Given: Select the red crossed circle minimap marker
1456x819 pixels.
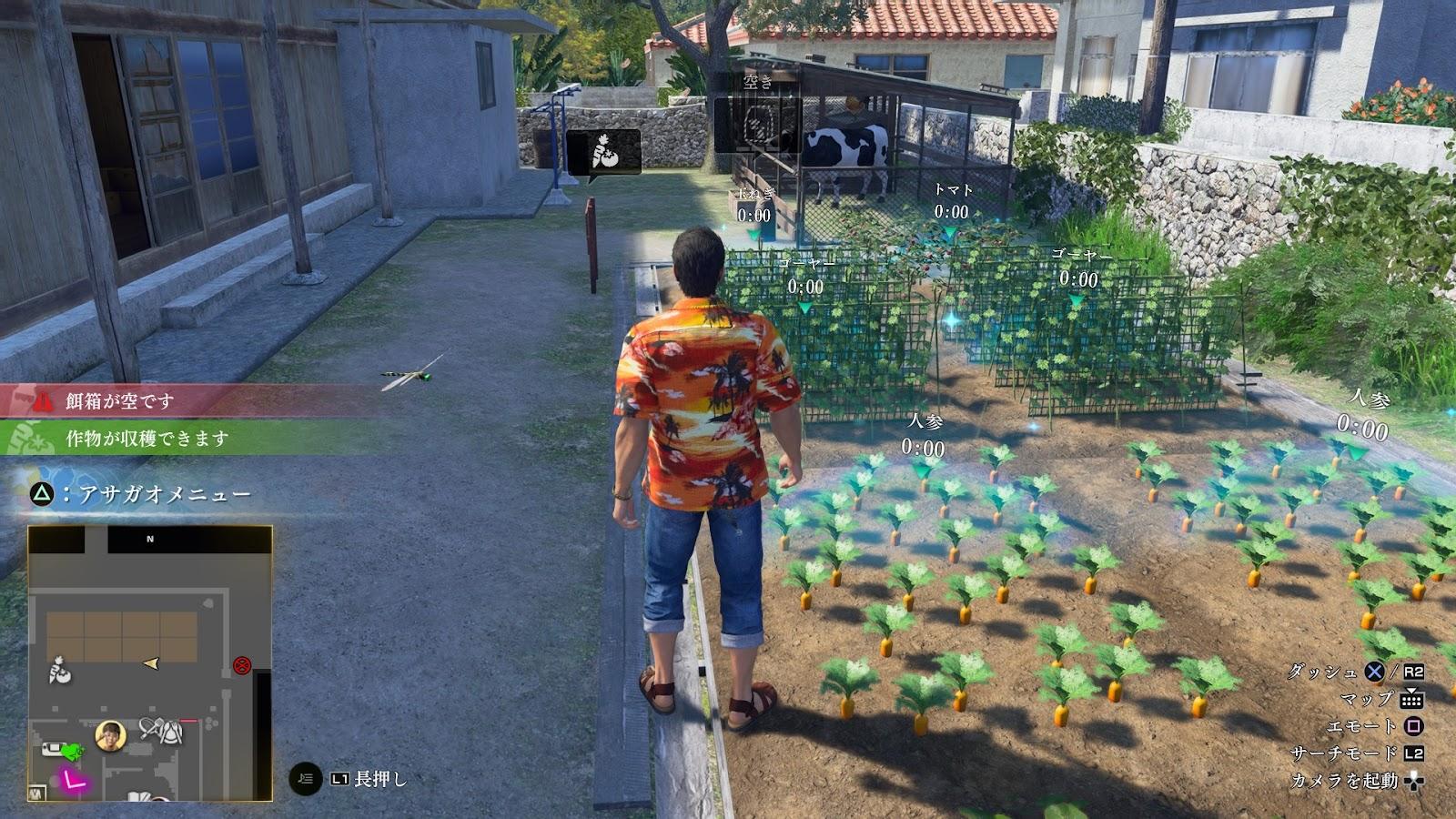Looking at the screenshot, I should coord(242,664).
